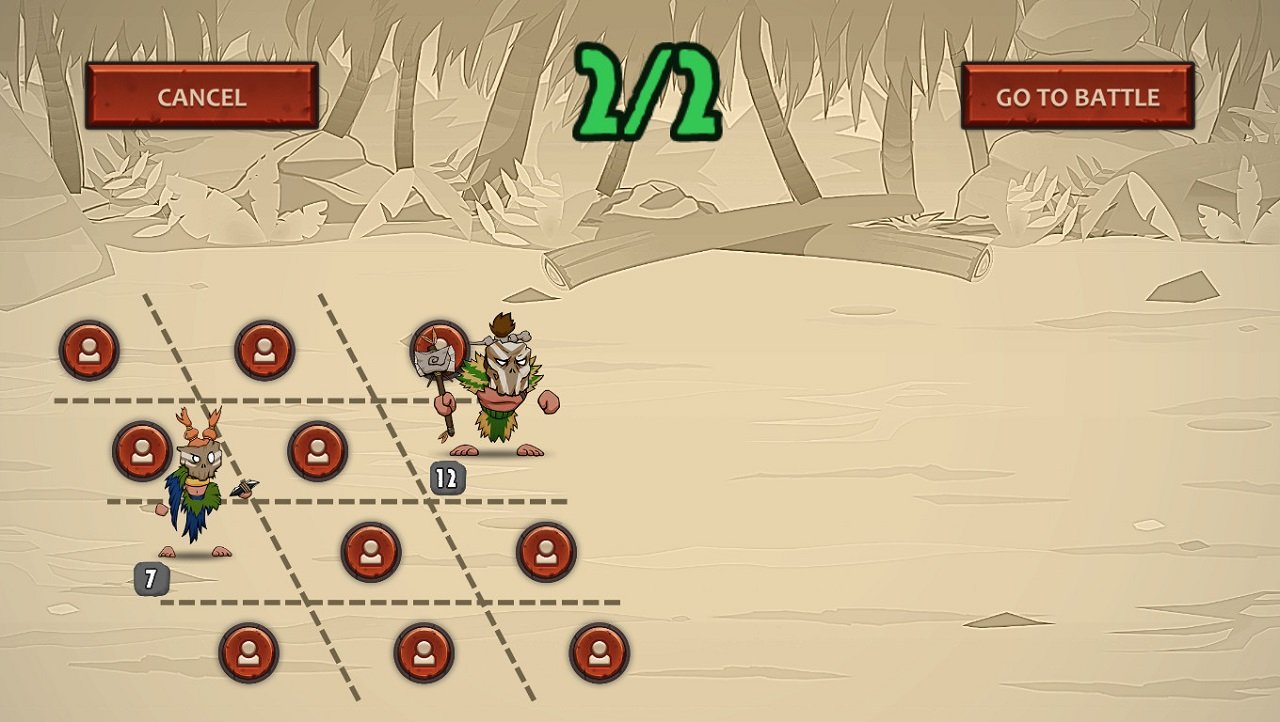Click the shaman's dagger weapon
1280x722 pixels.
click(245, 487)
